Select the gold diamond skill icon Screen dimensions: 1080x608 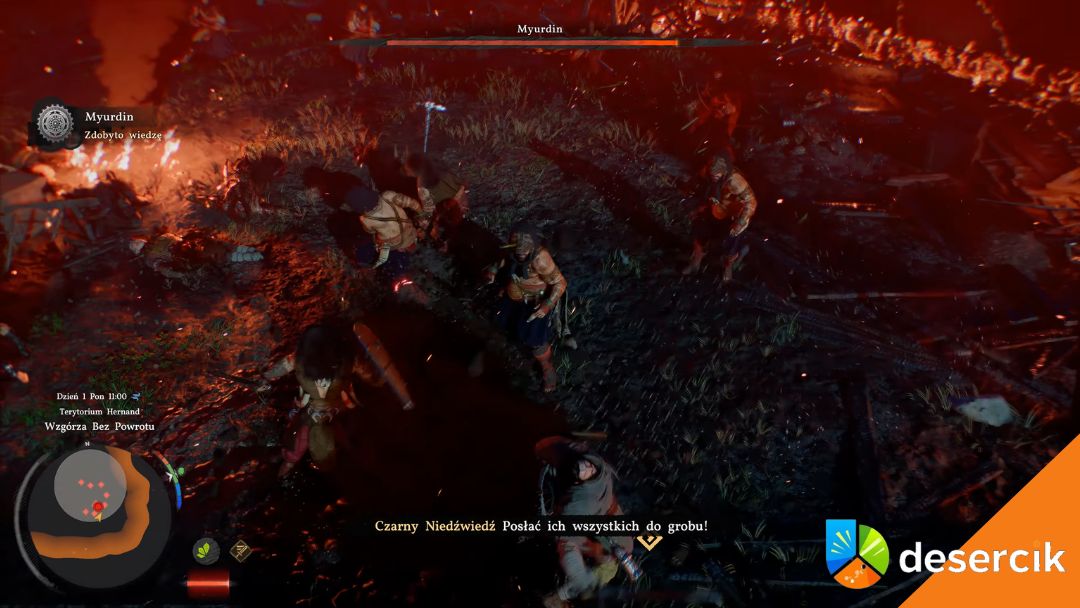click(240, 549)
